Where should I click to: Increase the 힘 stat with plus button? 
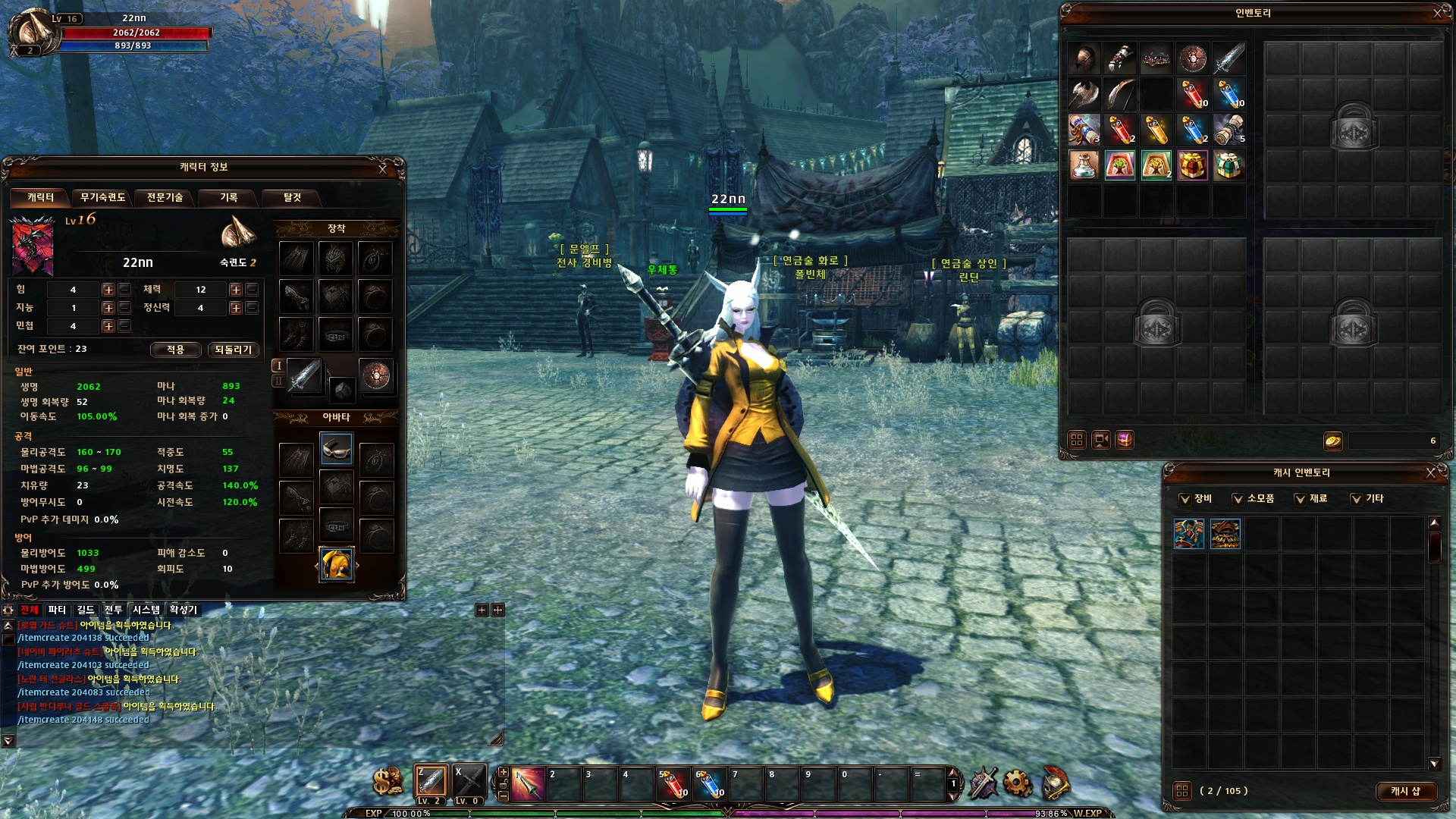coord(108,290)
